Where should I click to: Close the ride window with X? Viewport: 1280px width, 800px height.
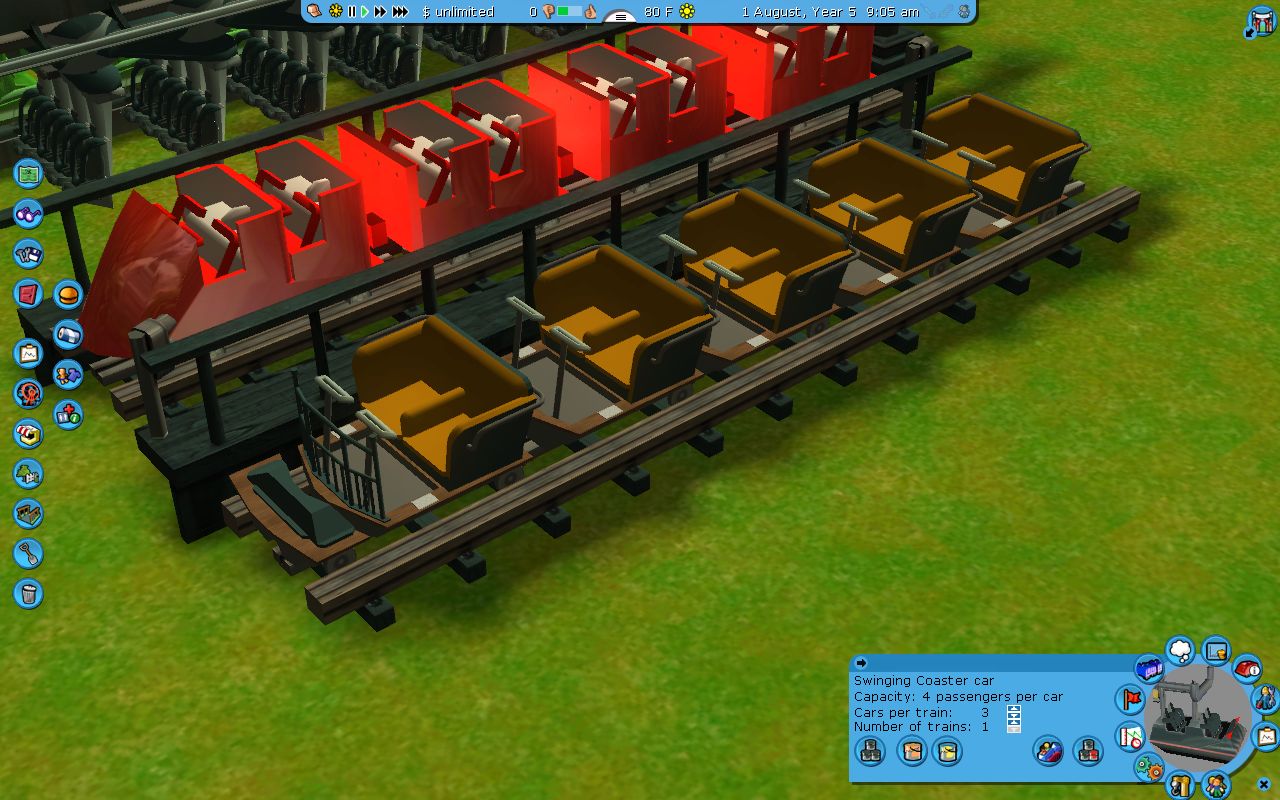click(1264, 784)
